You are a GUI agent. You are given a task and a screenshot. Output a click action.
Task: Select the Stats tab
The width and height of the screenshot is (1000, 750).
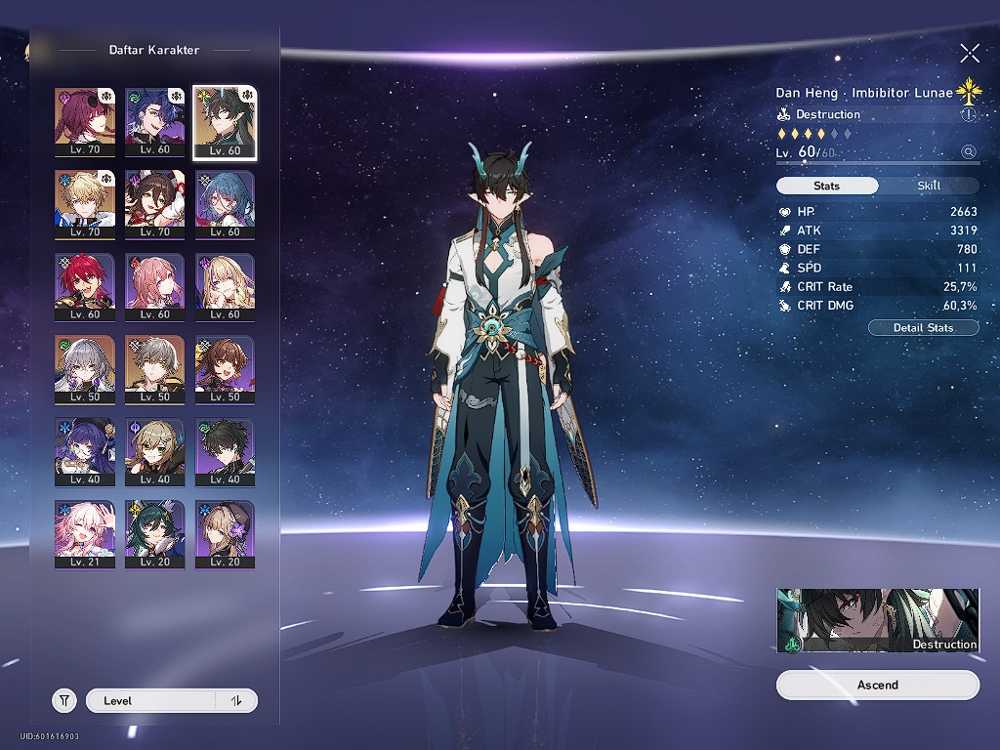point(827,186)
